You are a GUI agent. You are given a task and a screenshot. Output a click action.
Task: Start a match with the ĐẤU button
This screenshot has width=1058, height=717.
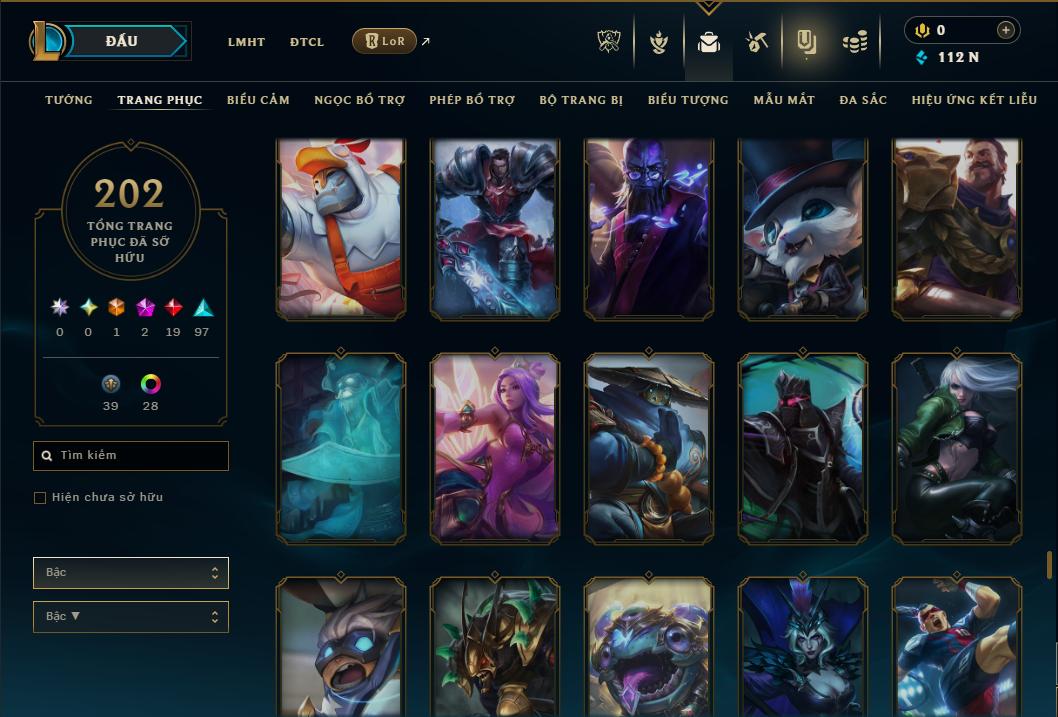pyautogui.click(x=121, y=41)
